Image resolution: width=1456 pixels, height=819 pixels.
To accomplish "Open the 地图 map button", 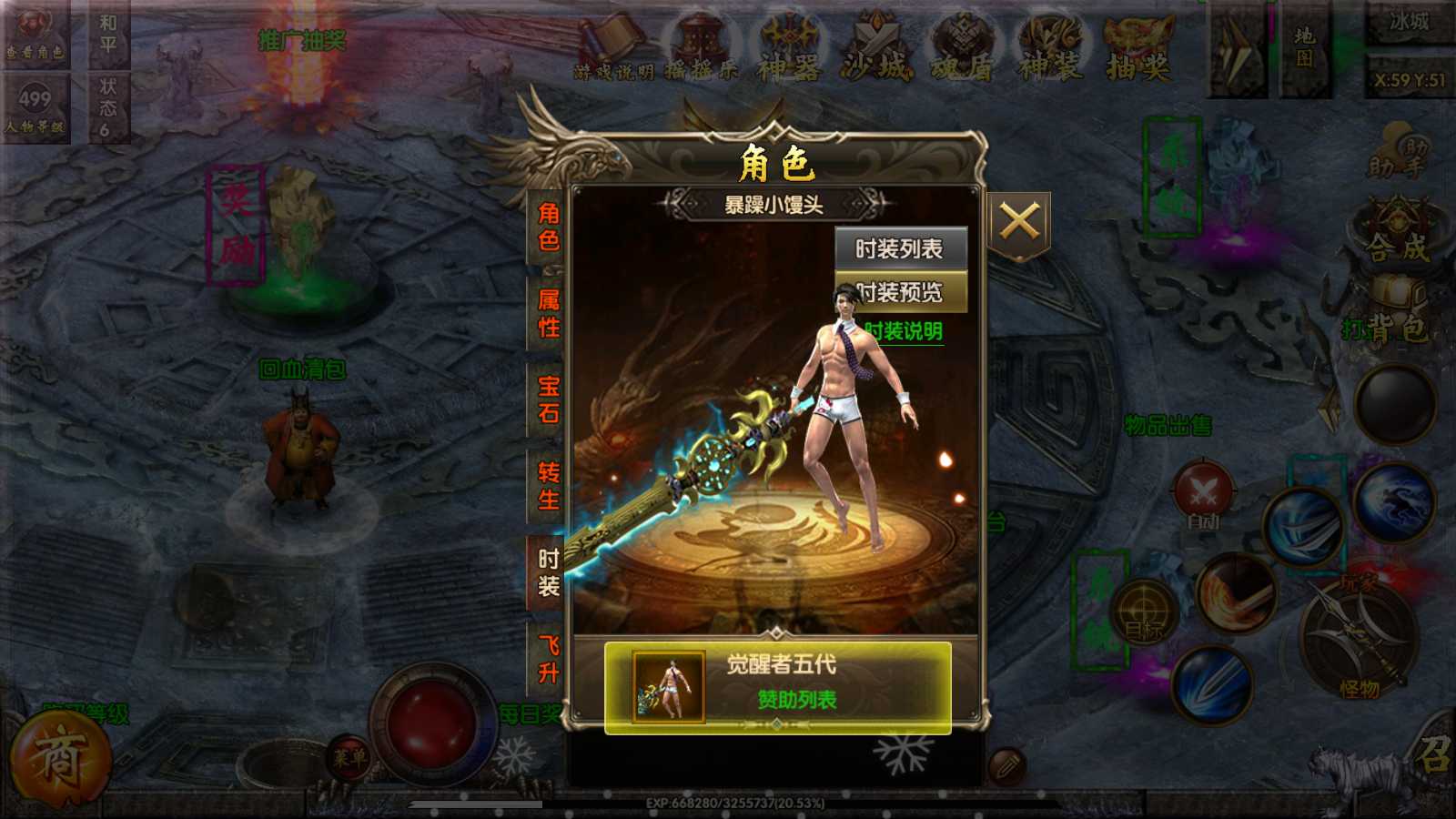I will [1305, 47].
